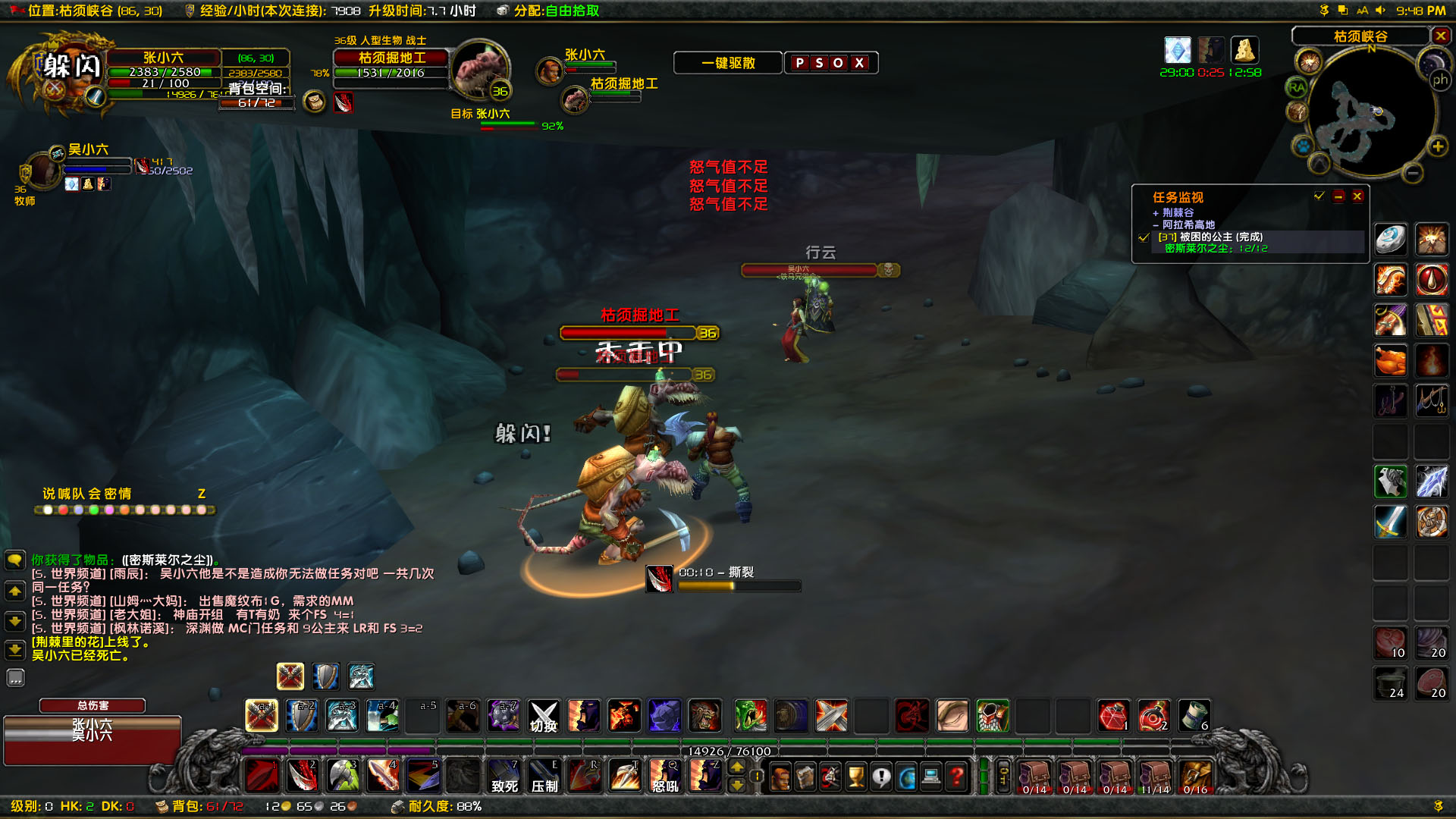
Task: Pick a color swatch from the chat color row
Action: (x=49, y=510)
